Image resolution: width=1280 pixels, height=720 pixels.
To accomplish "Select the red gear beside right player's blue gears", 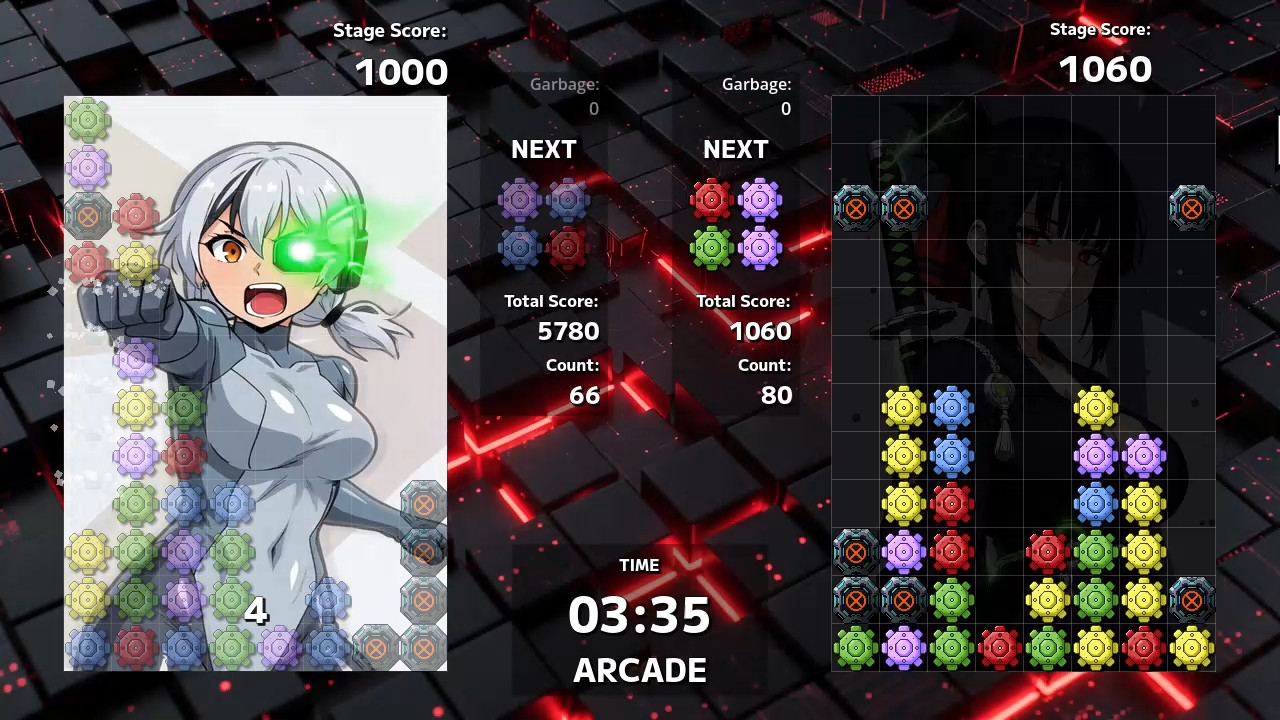I will click(952, 503).
